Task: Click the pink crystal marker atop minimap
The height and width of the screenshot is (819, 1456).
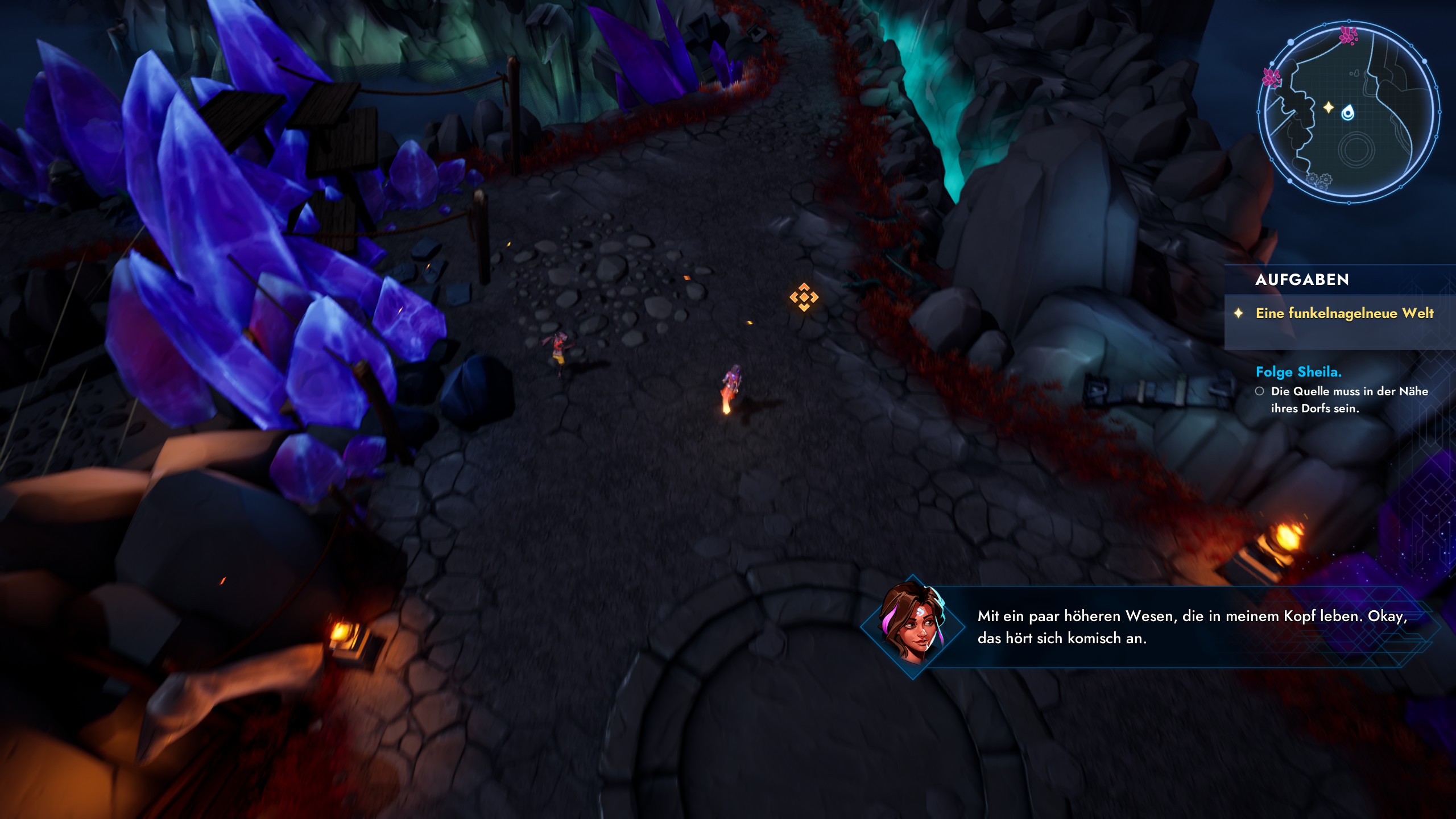Action: pyautogui.click(x=1348, y=35)
